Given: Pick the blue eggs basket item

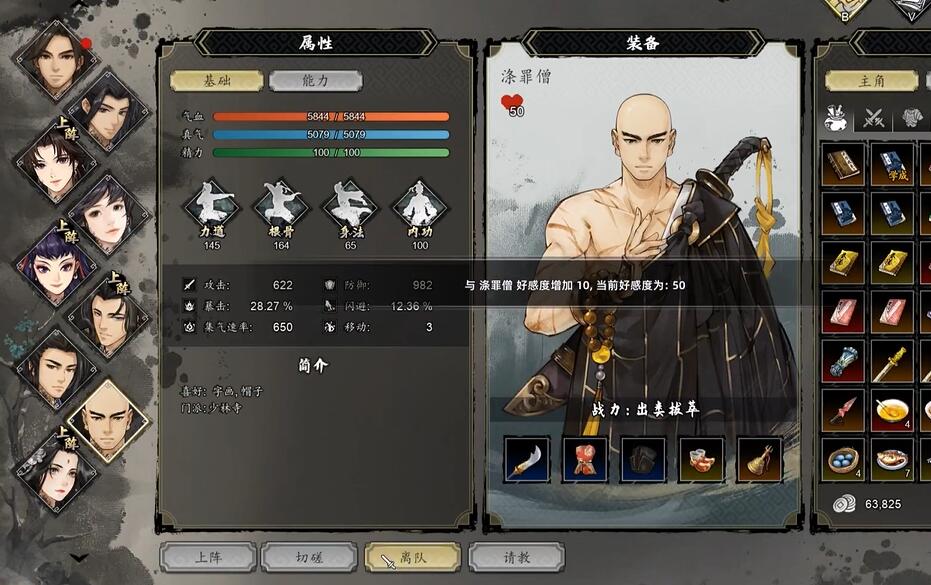Looking at the screenshot, I should point(844,460).
